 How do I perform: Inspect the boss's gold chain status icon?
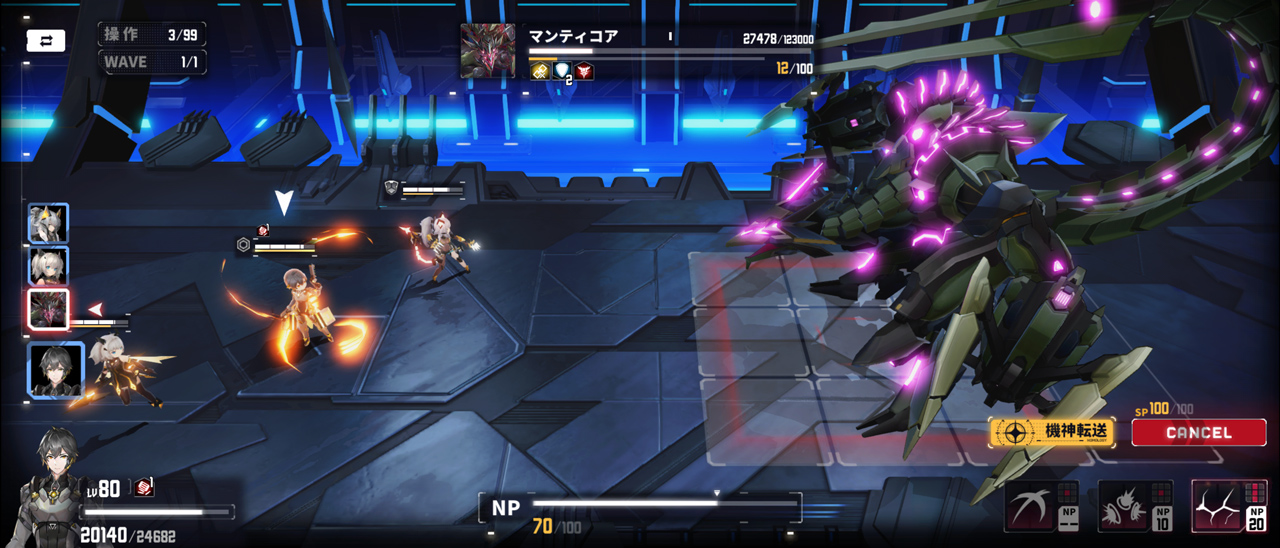(x=539, y=70)
